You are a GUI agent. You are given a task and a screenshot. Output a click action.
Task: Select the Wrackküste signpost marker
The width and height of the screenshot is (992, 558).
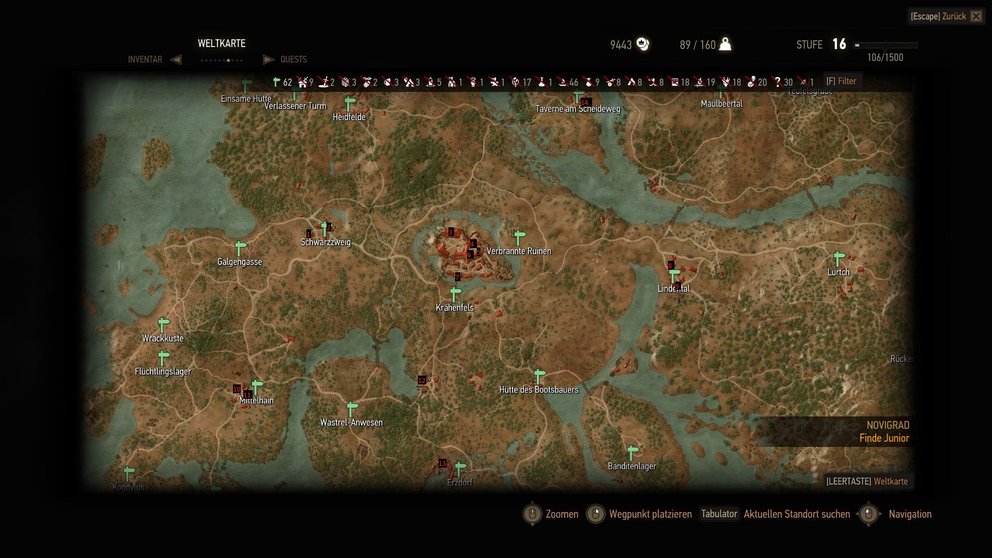[163, 326]
